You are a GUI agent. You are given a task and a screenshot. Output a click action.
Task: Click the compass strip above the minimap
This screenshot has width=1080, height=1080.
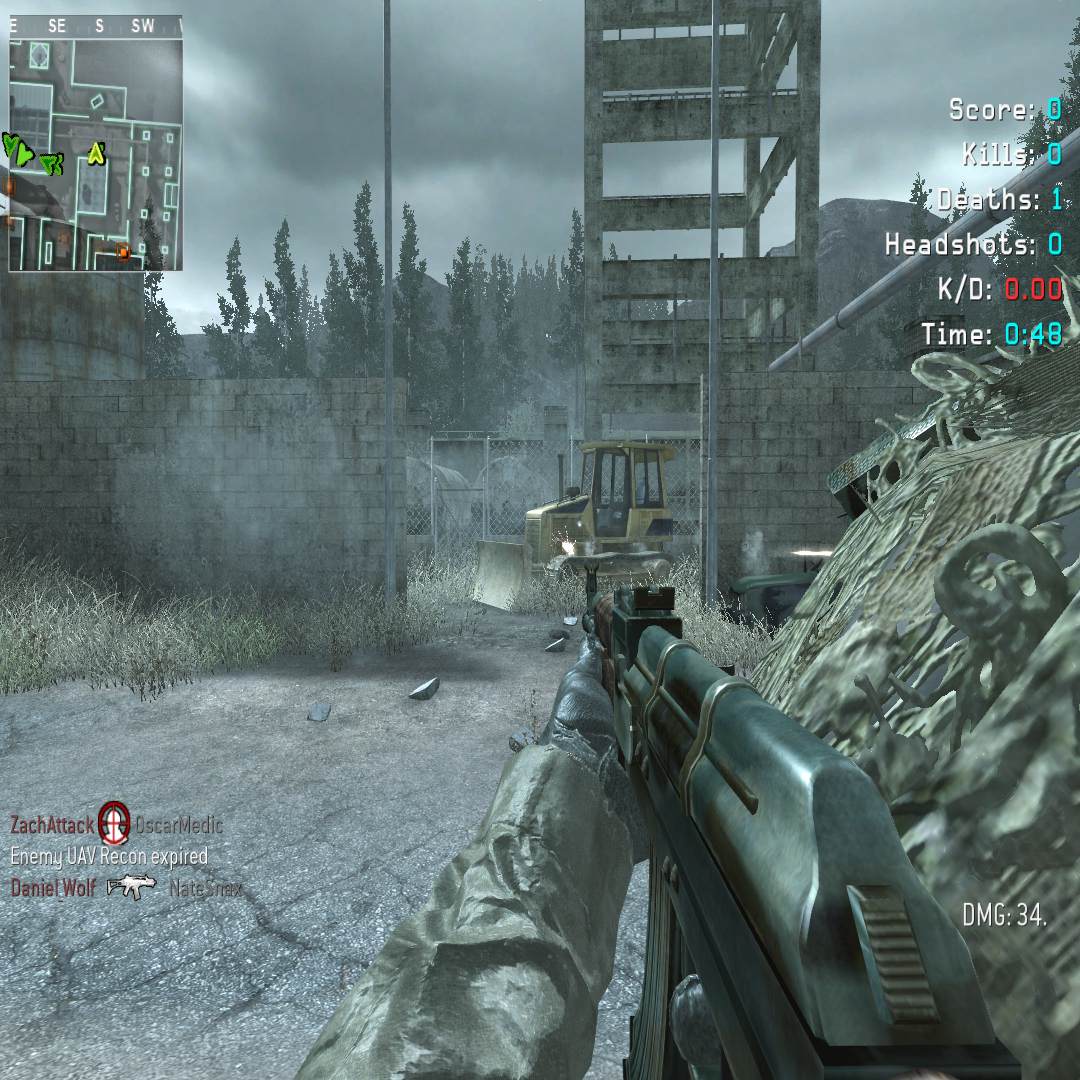tap(96, 27)
